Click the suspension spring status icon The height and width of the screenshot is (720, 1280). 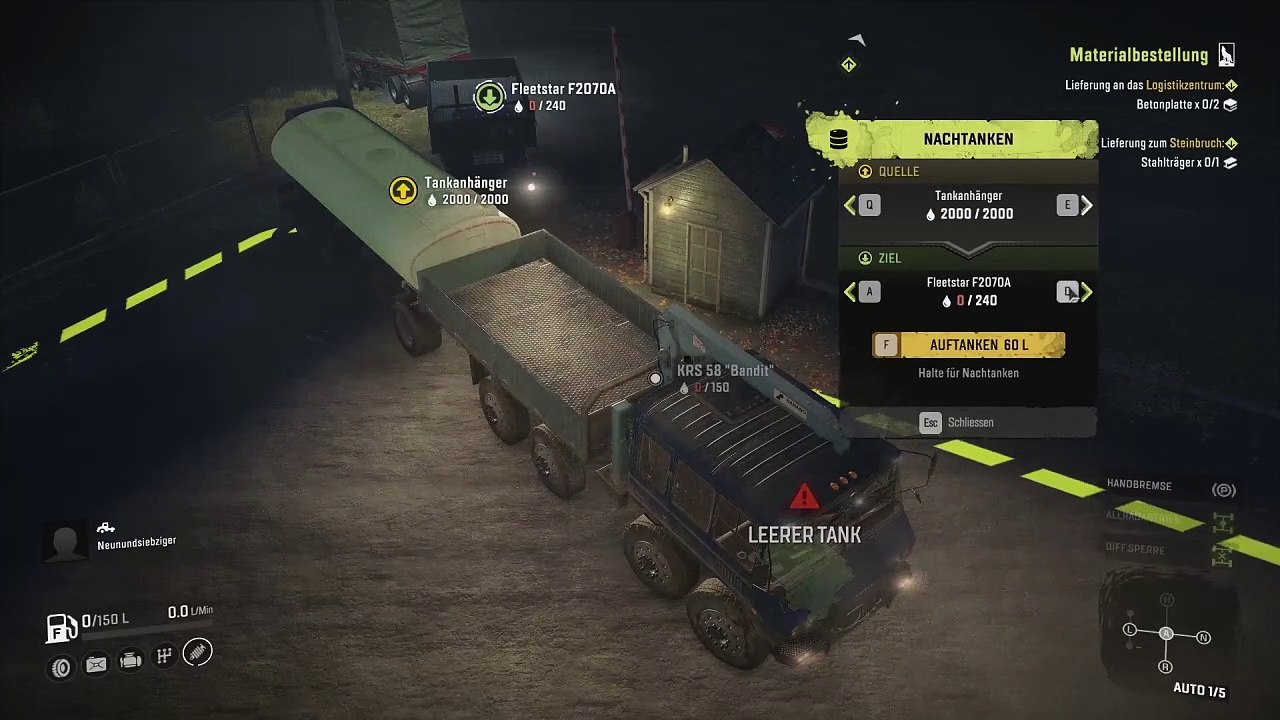coord(198,654)
